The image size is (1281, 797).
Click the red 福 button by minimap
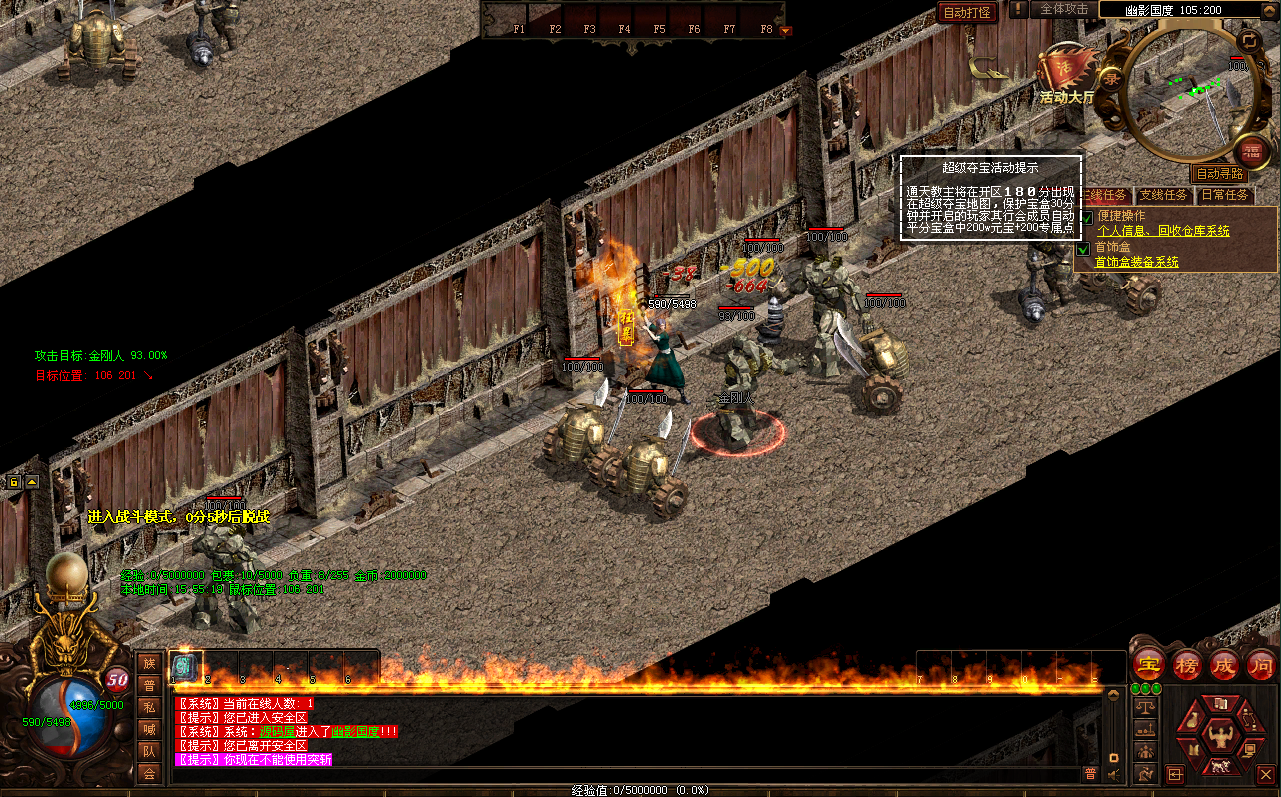[1250, 153]
